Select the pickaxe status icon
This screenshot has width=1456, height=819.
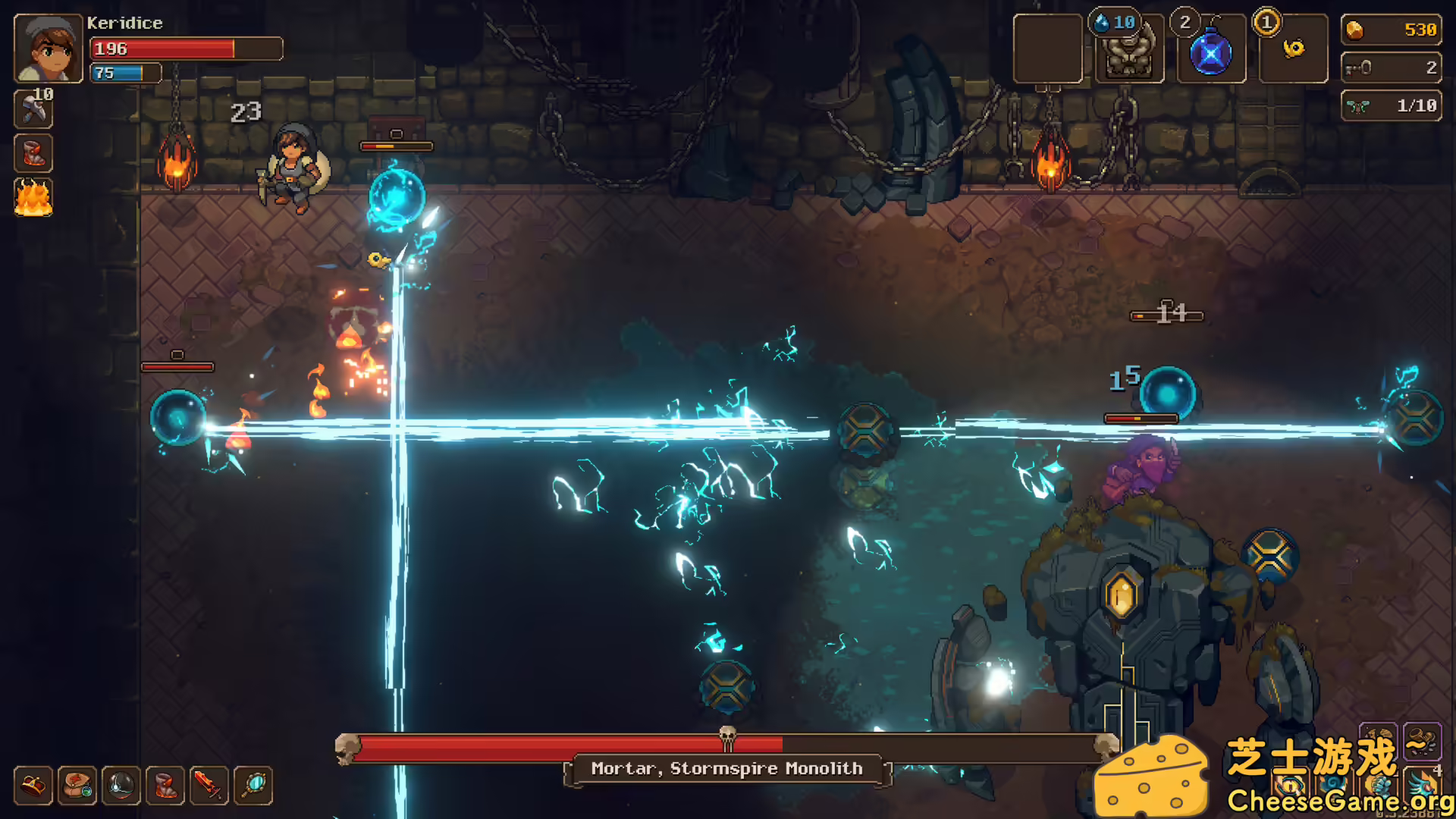pyautogui.click(x=33, y=109)
